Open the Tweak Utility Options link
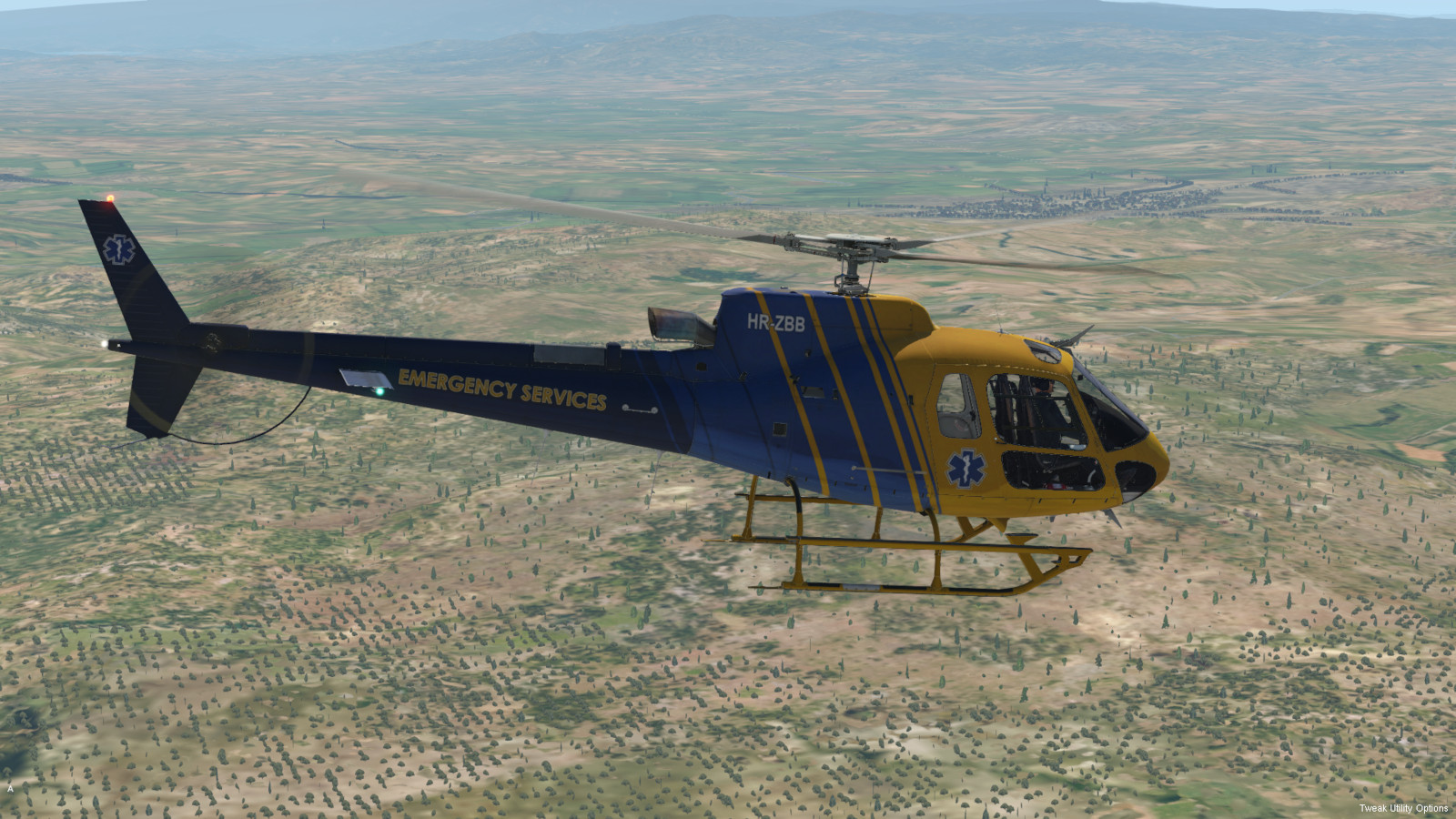Screen dimensions: 1456x819 click(x=1403, y=808)
